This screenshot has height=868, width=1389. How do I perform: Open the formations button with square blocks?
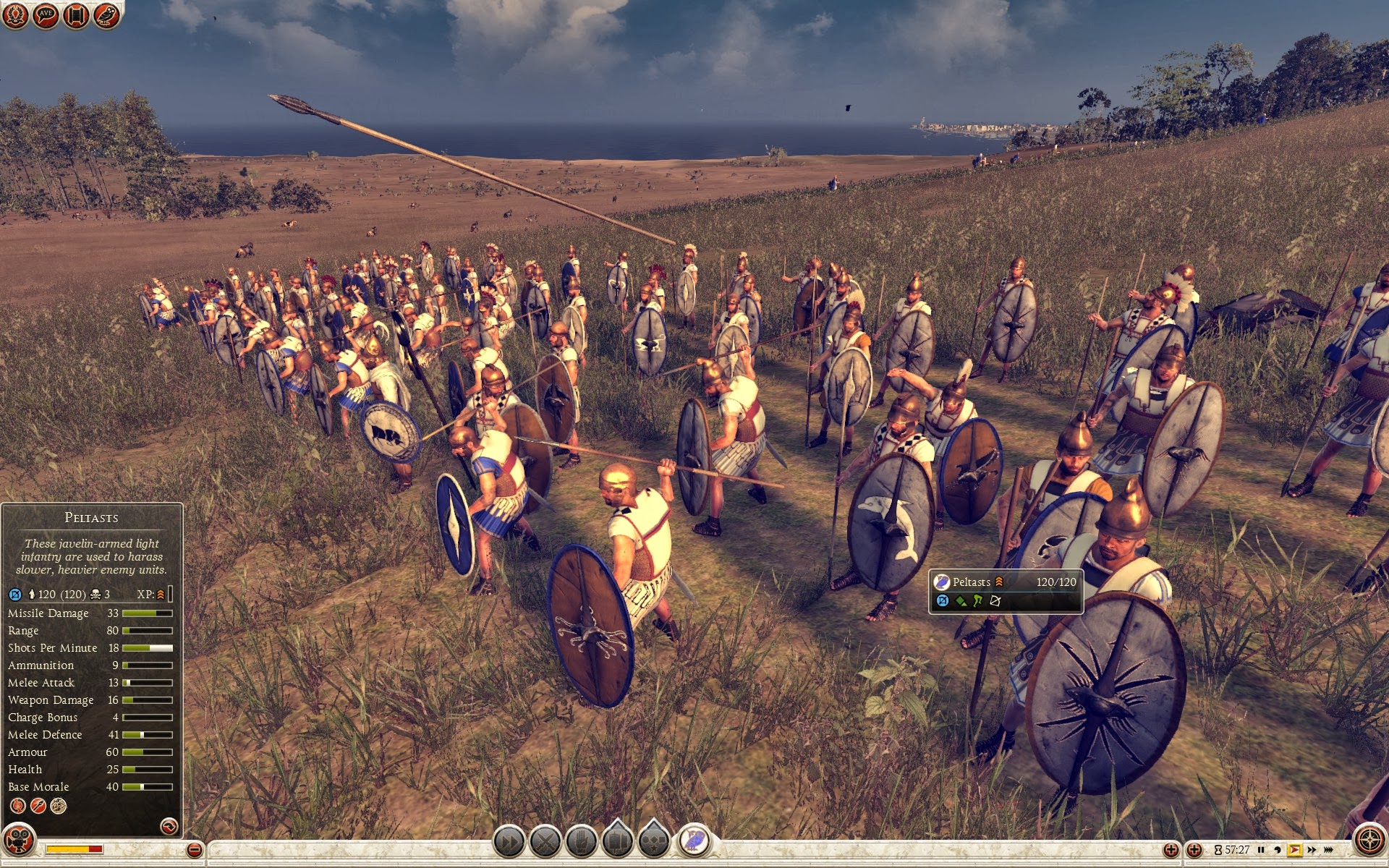[618, 841]
